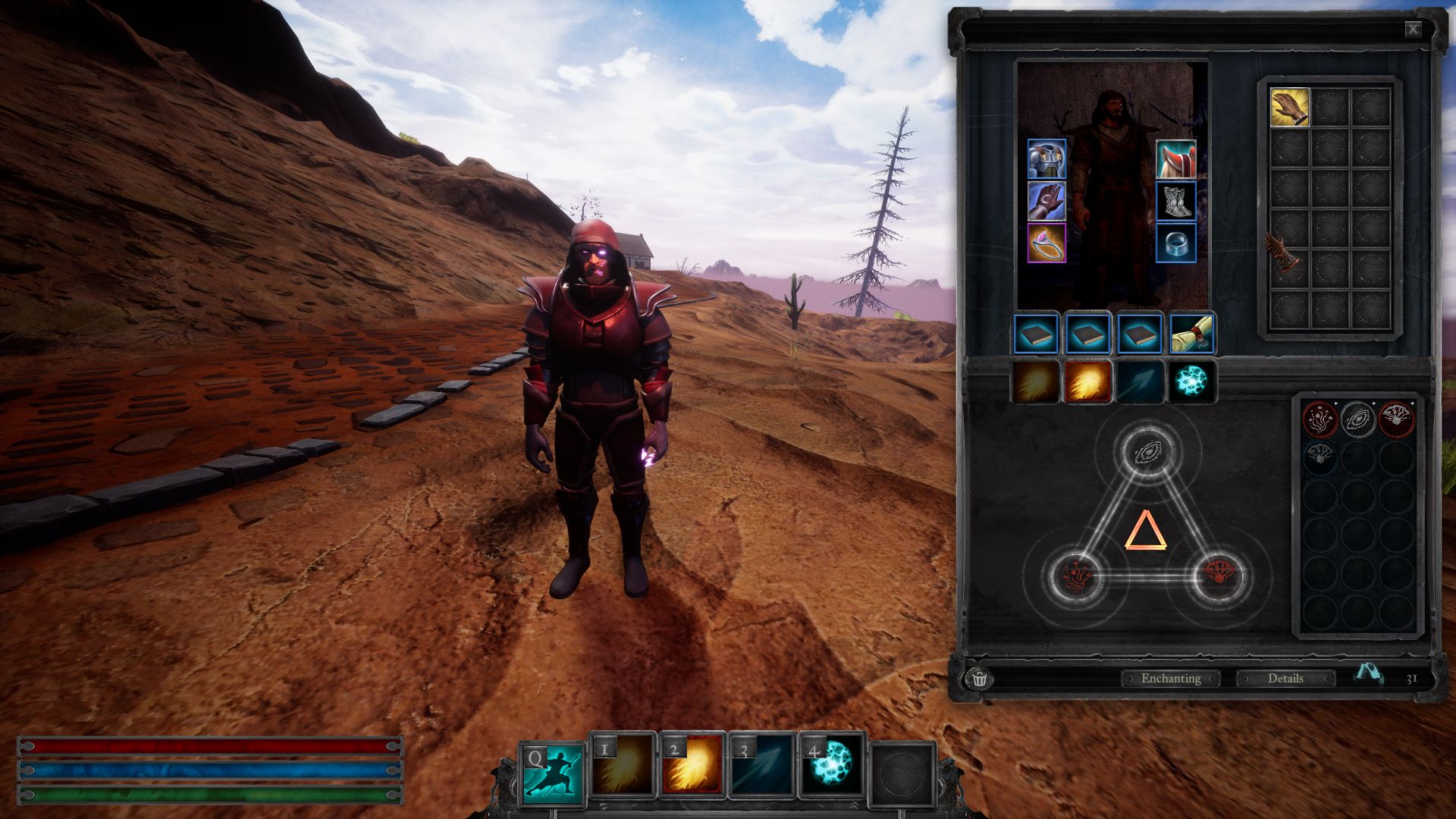Use the dark arrow spell in hotbar slot 3
Image resolution: width=1456 pixels, height=819 pixels.
pyautogui.click(x=761, y=766)
